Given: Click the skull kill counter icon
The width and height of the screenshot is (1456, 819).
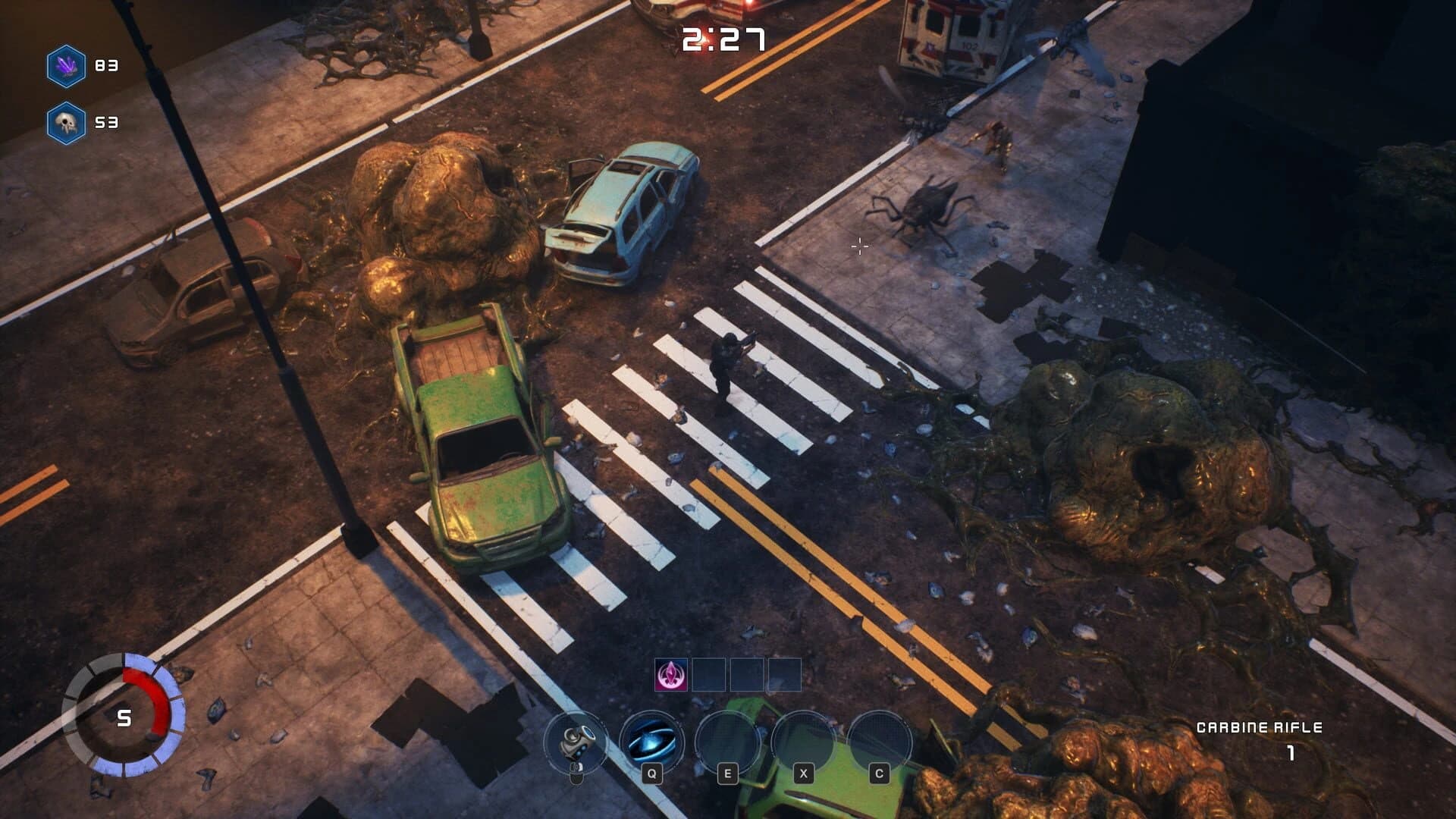Looking at the screenshot, I should tap(67, 121).
